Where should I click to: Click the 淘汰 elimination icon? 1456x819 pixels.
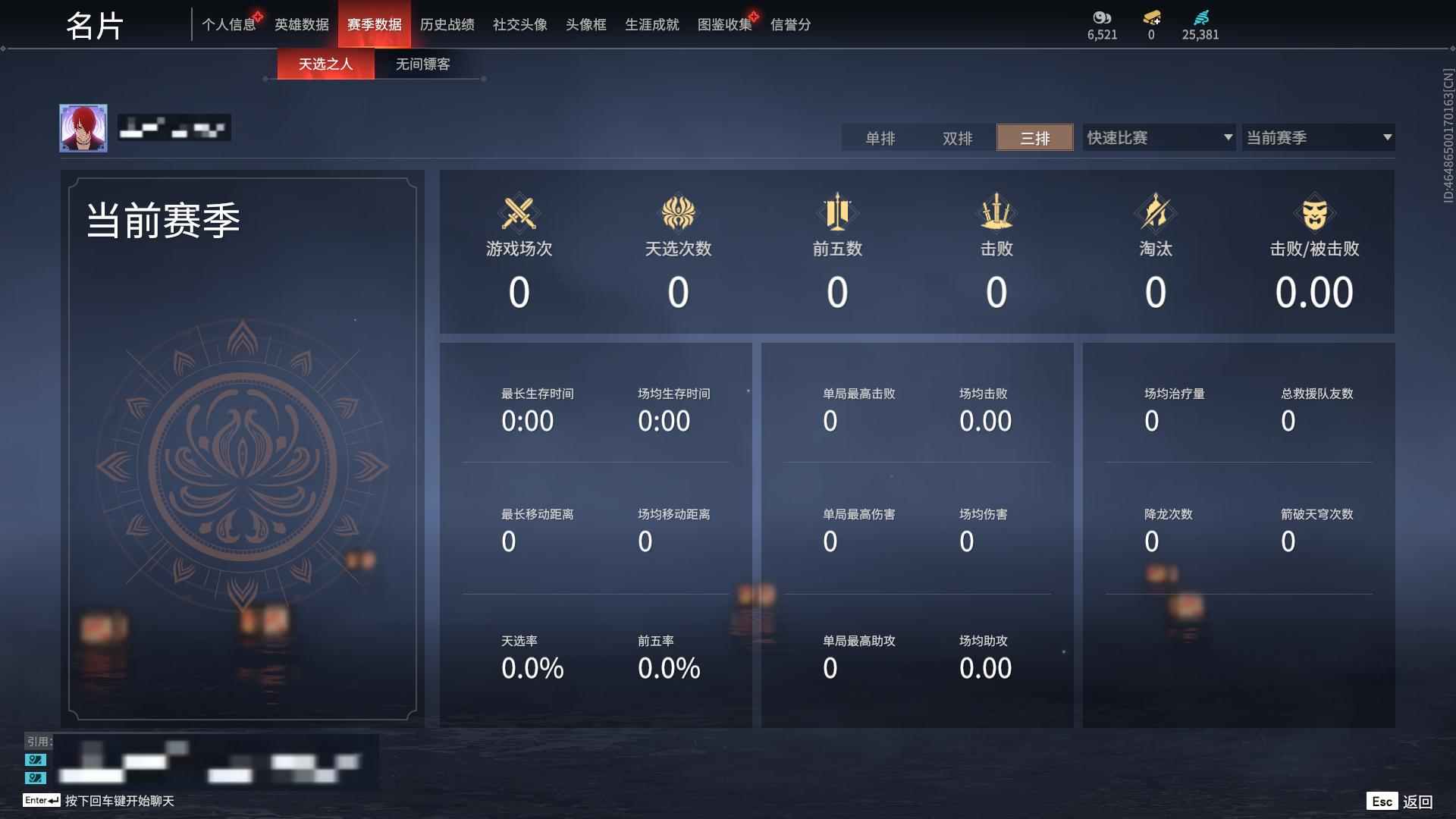pos(1156,212)
